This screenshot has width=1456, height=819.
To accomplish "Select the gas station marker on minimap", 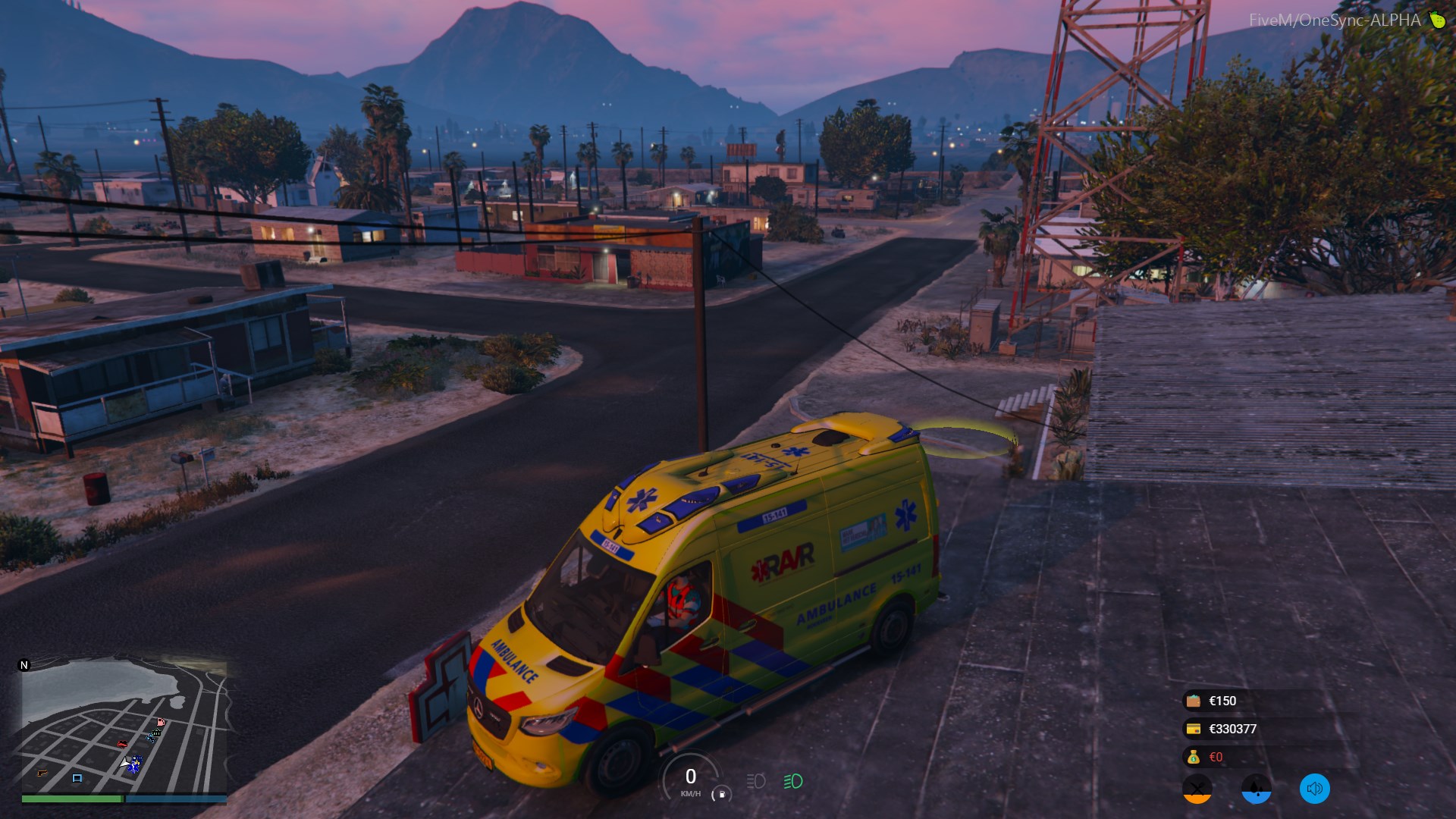I will click(x=160, y=721).
